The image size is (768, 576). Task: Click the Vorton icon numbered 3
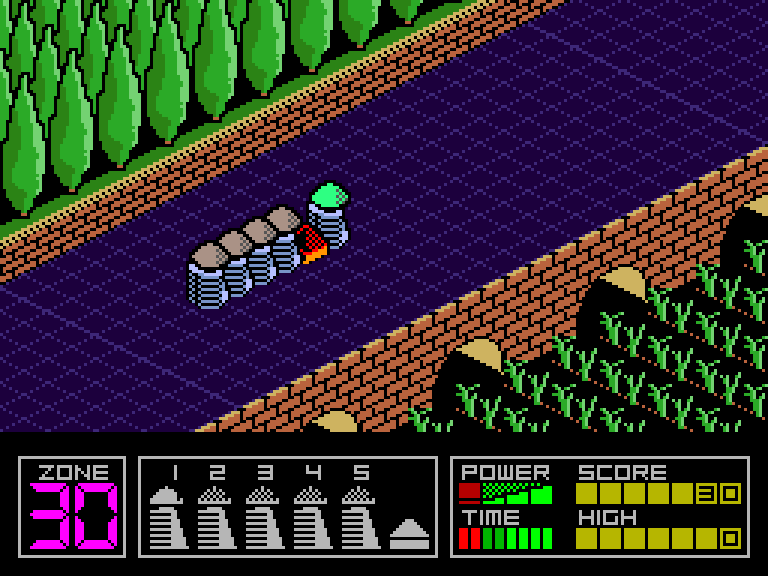pyautogui.click(x=264, y=517)
